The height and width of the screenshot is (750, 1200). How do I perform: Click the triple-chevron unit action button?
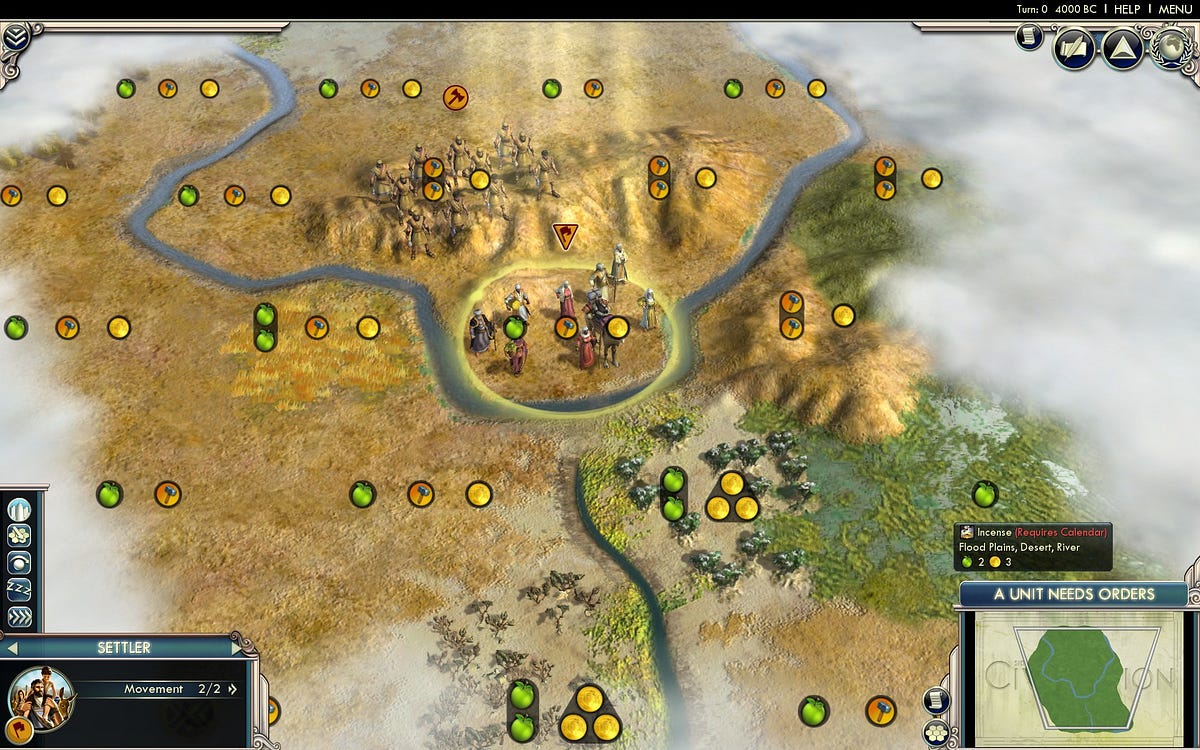pos(19,616)
